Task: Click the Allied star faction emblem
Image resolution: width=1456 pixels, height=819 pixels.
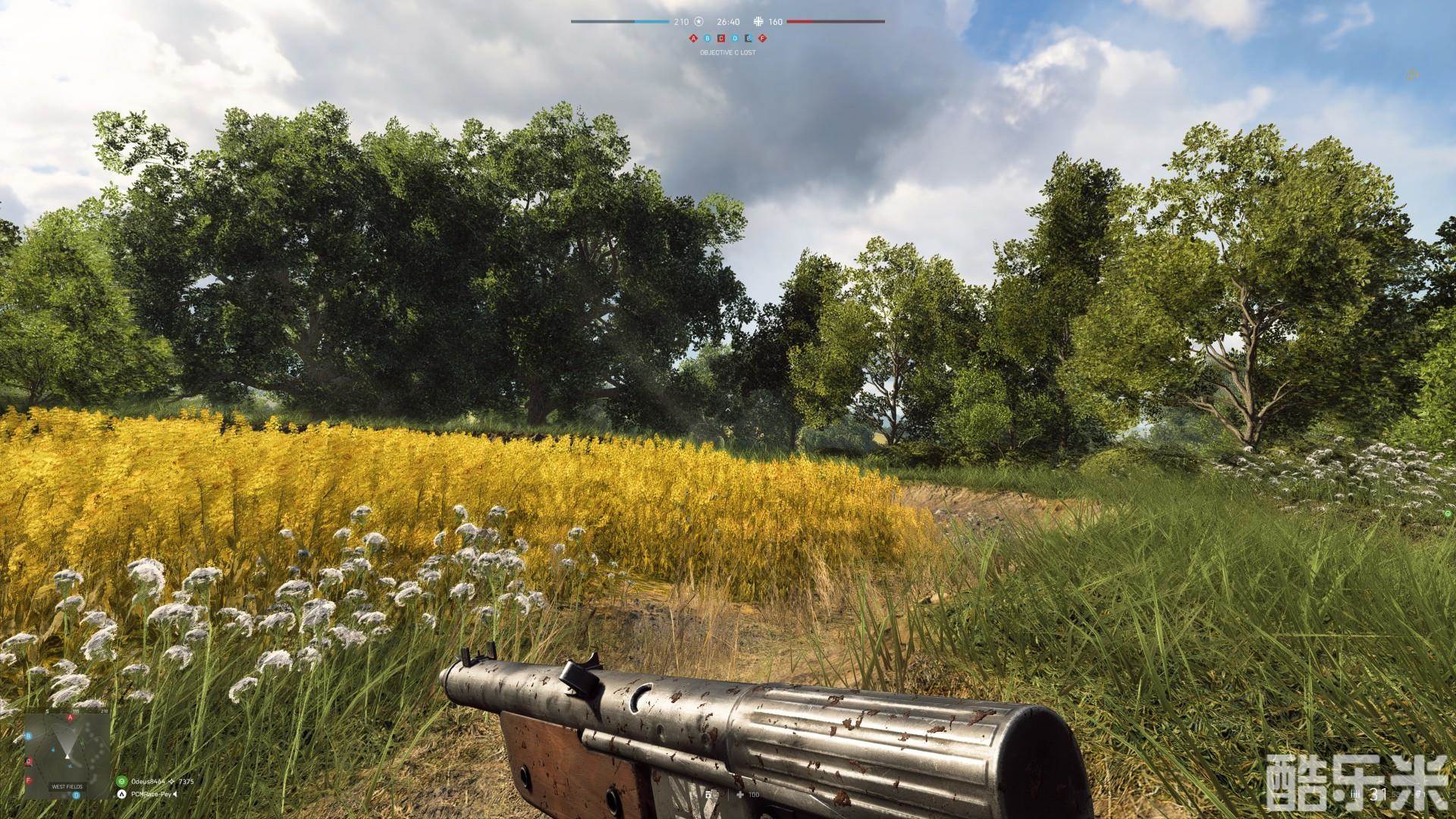Action: point(699,22)
